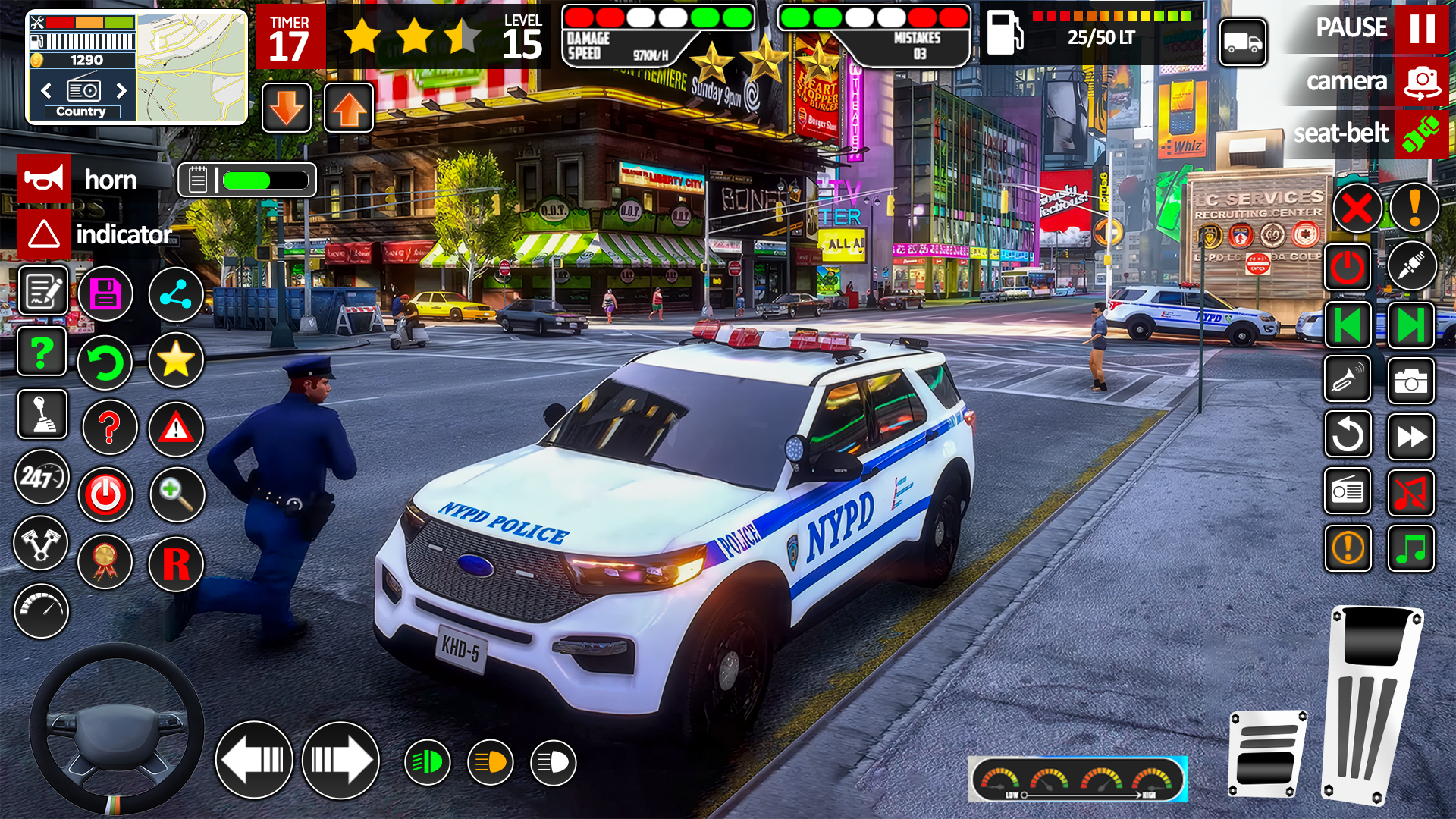Tap the fast-forward double arrow button
This screenshot has height=819, width=1456.
(1410, 437)
